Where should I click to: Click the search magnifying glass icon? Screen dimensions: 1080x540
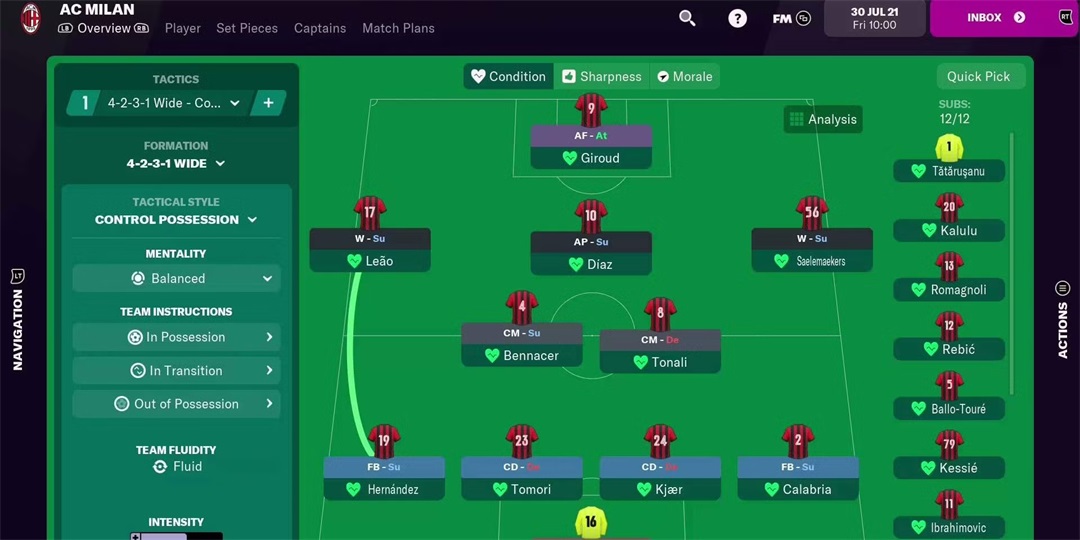pos(687,18)
